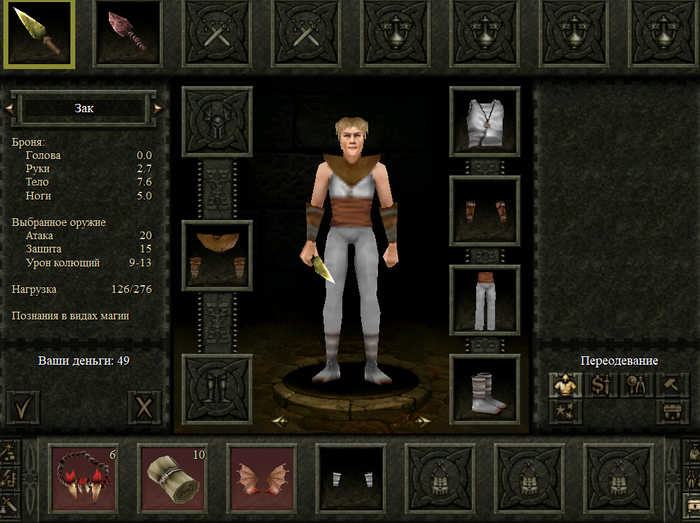This screenshot has width=700, height=523.
Task: Switch to the shield and pliers tab
Action: (x=636, y=384)
